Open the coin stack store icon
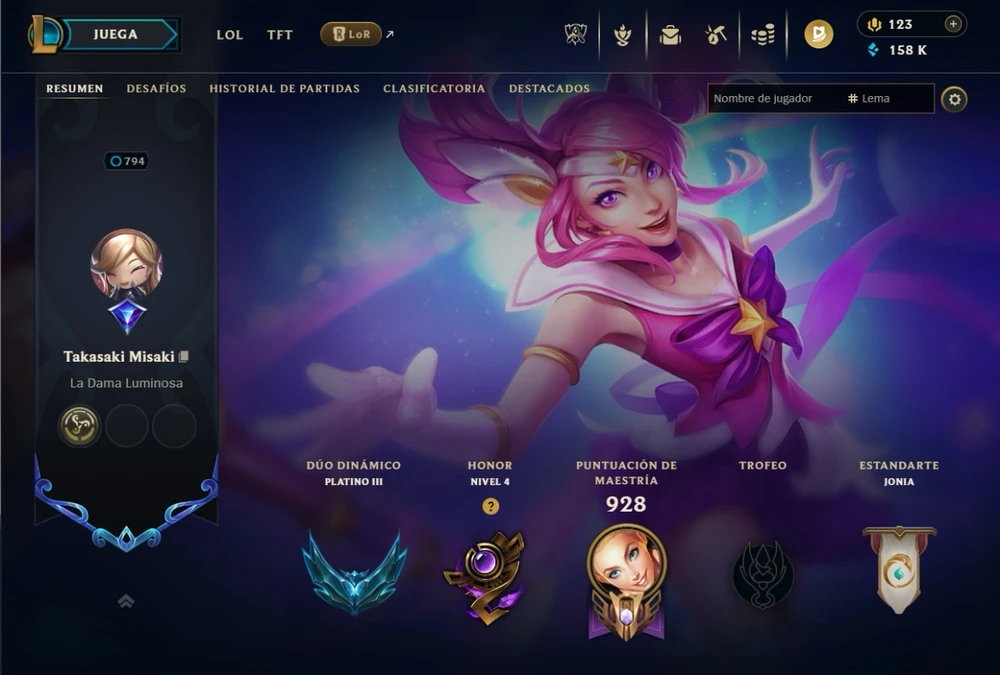 pos(763,35)
